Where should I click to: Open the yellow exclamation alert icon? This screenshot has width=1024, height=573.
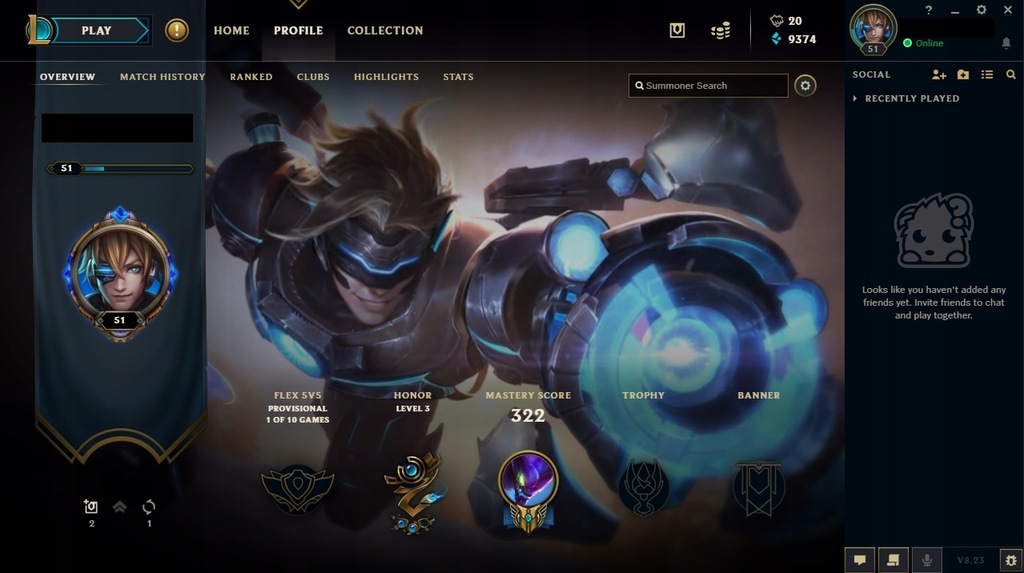tap(177, 31)
